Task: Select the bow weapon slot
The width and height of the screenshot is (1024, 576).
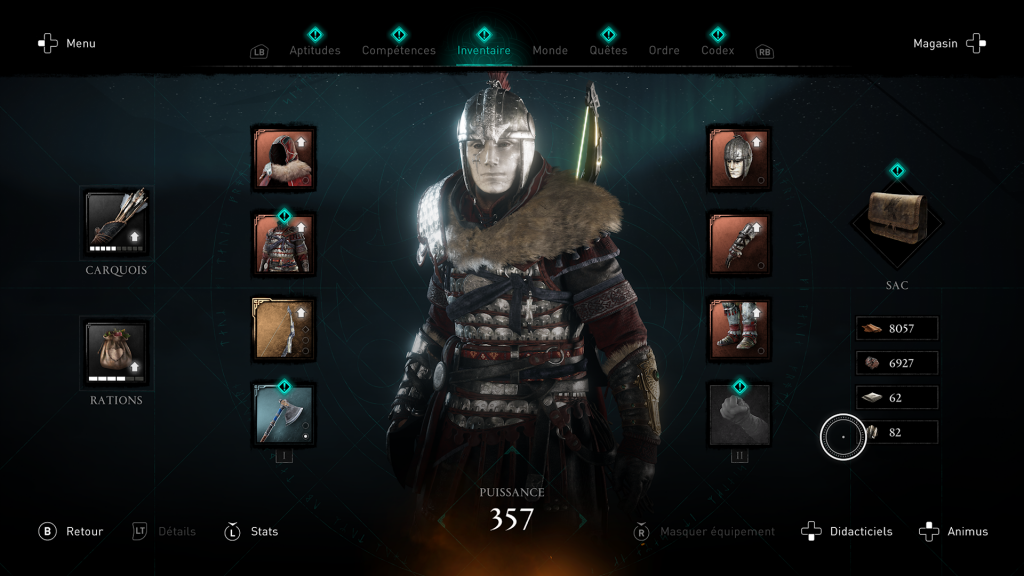Action: click(x=284, y=329)
